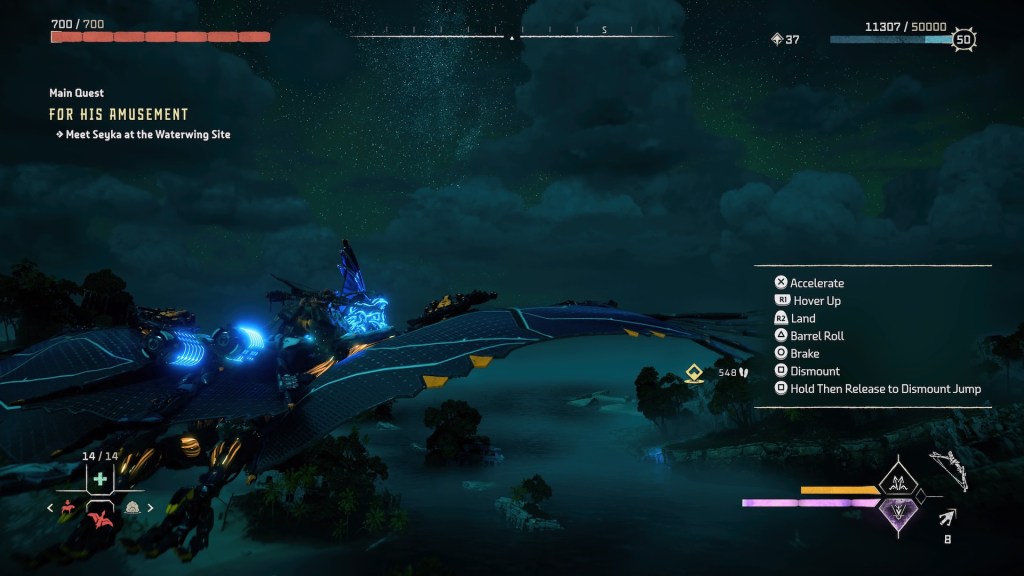Select the red ground mount call icon

[x=69, y=507]
